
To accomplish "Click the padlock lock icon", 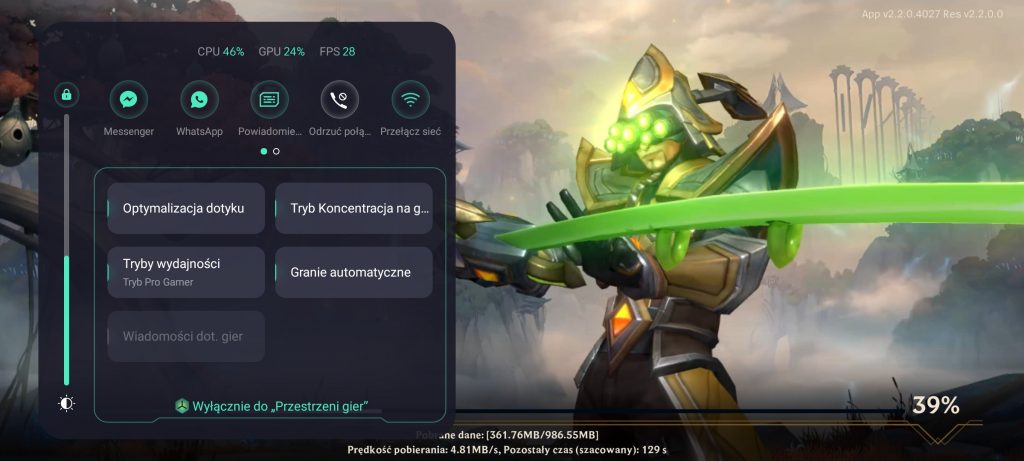I will 67,95.
